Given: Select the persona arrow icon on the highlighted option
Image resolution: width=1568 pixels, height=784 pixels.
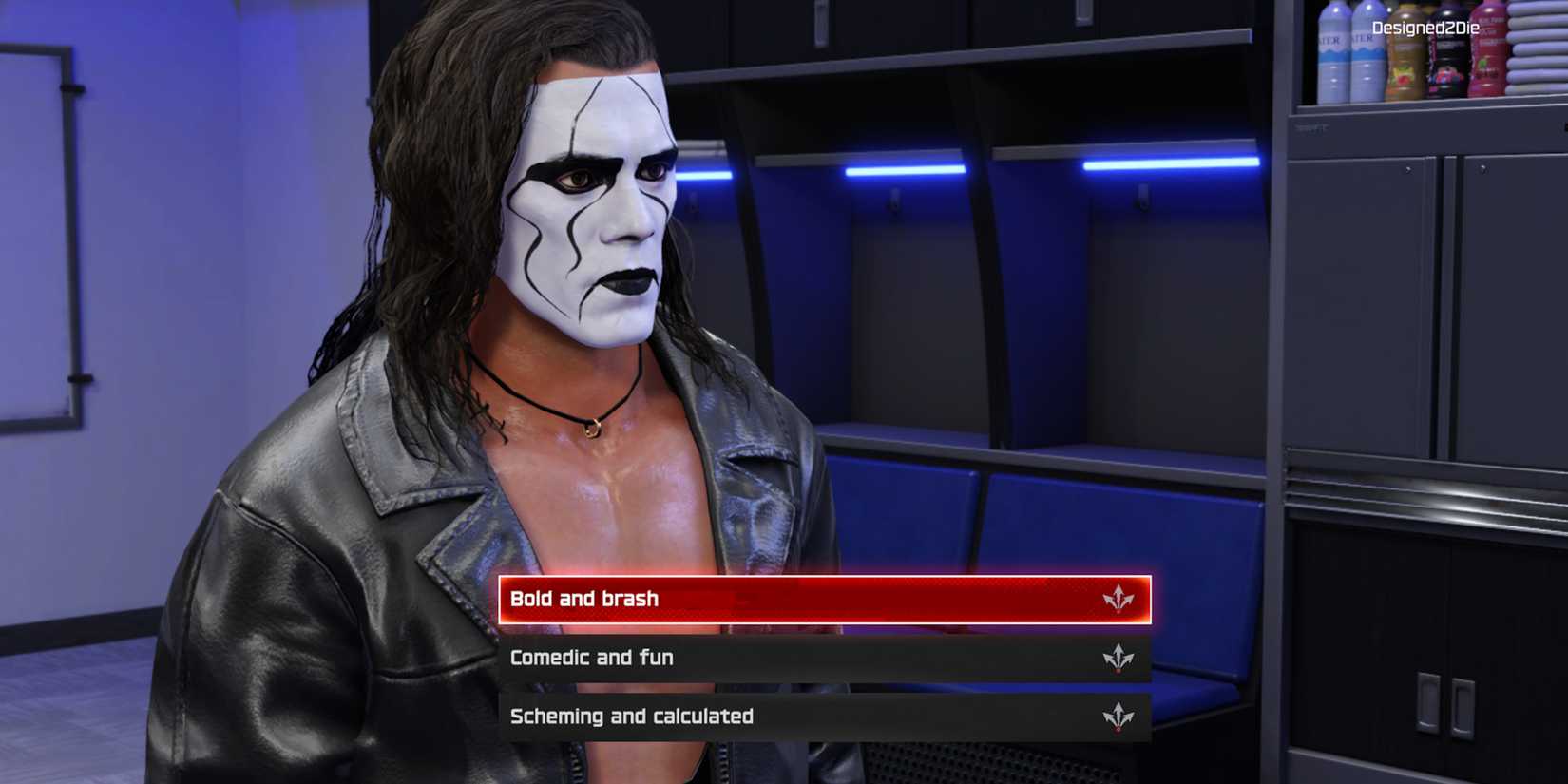Looking at the screenshot, I should point(1119,599).
